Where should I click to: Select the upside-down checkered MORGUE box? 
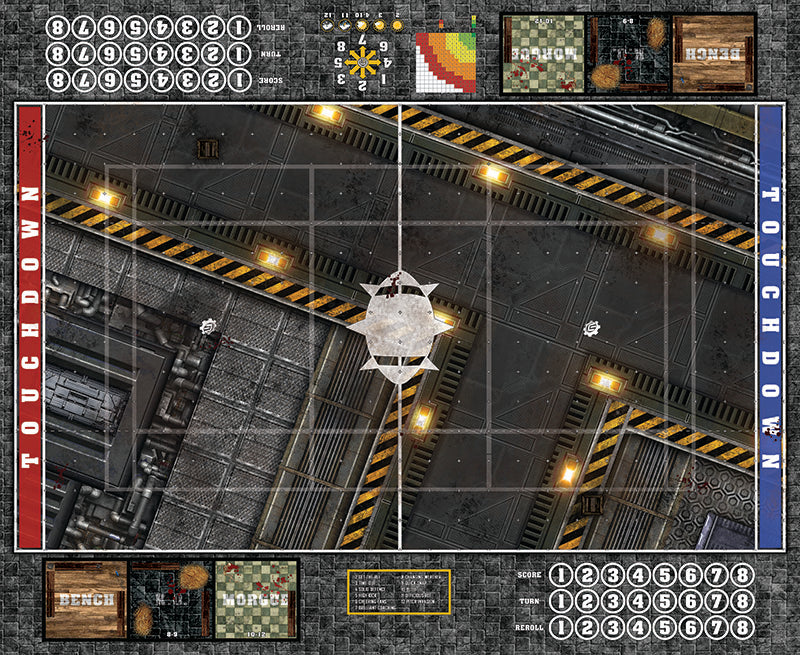pyautogui.click(x=543, y=54)
